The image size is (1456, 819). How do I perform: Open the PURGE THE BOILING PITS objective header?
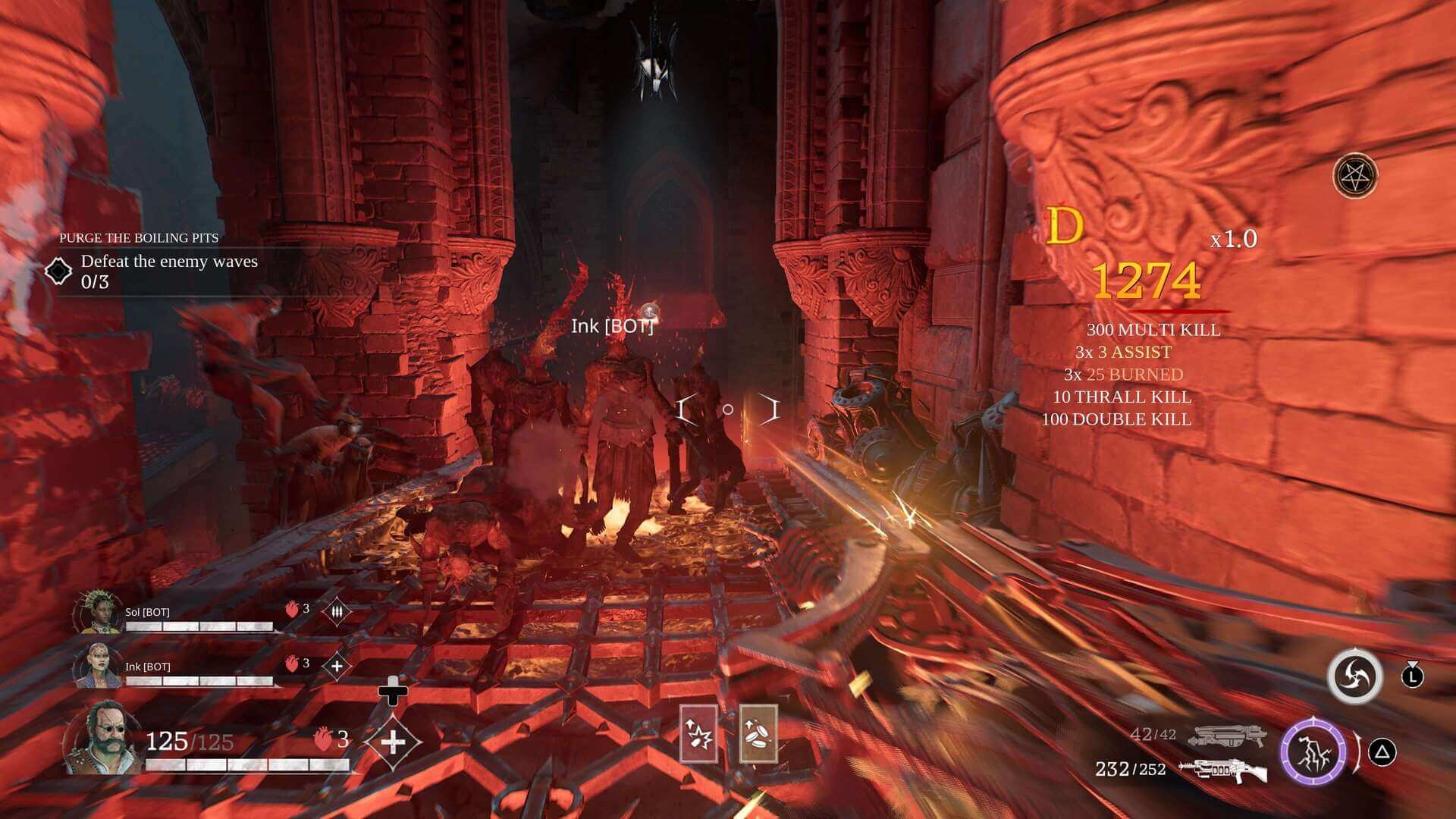click(139, 237)
